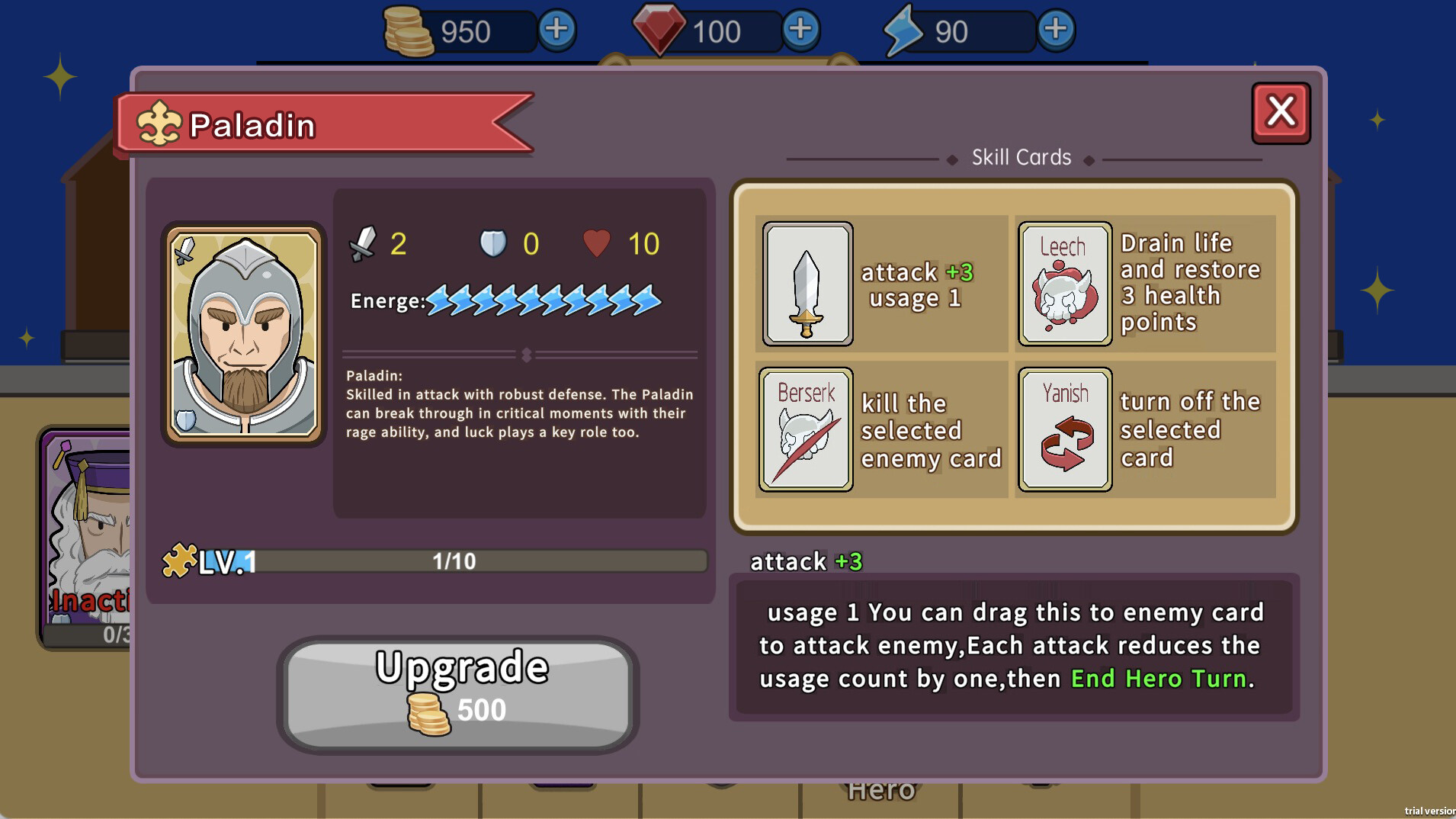Open the add gold plus button
Viewport: 1456px width, 819px height.
557,31
